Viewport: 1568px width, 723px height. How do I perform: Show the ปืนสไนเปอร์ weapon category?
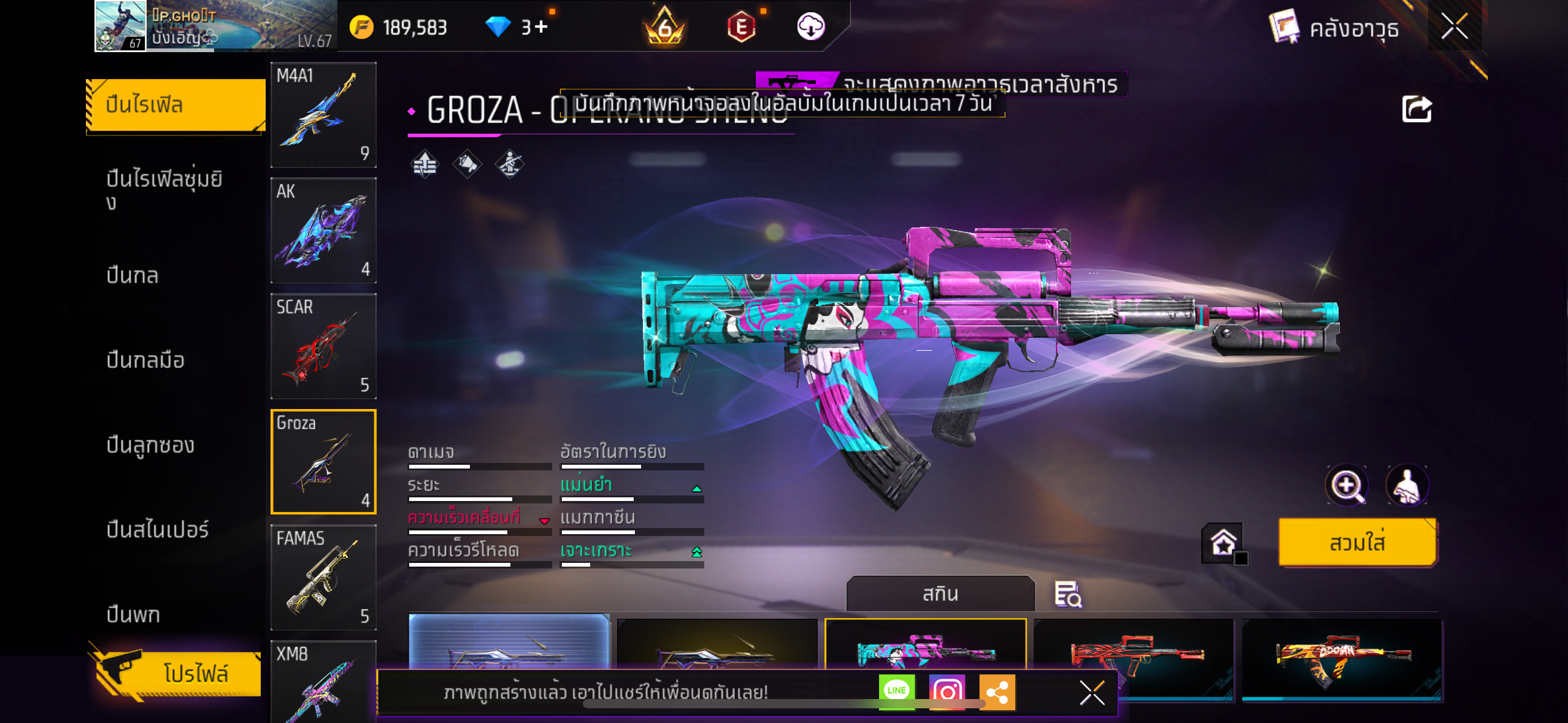pos(158,529)
